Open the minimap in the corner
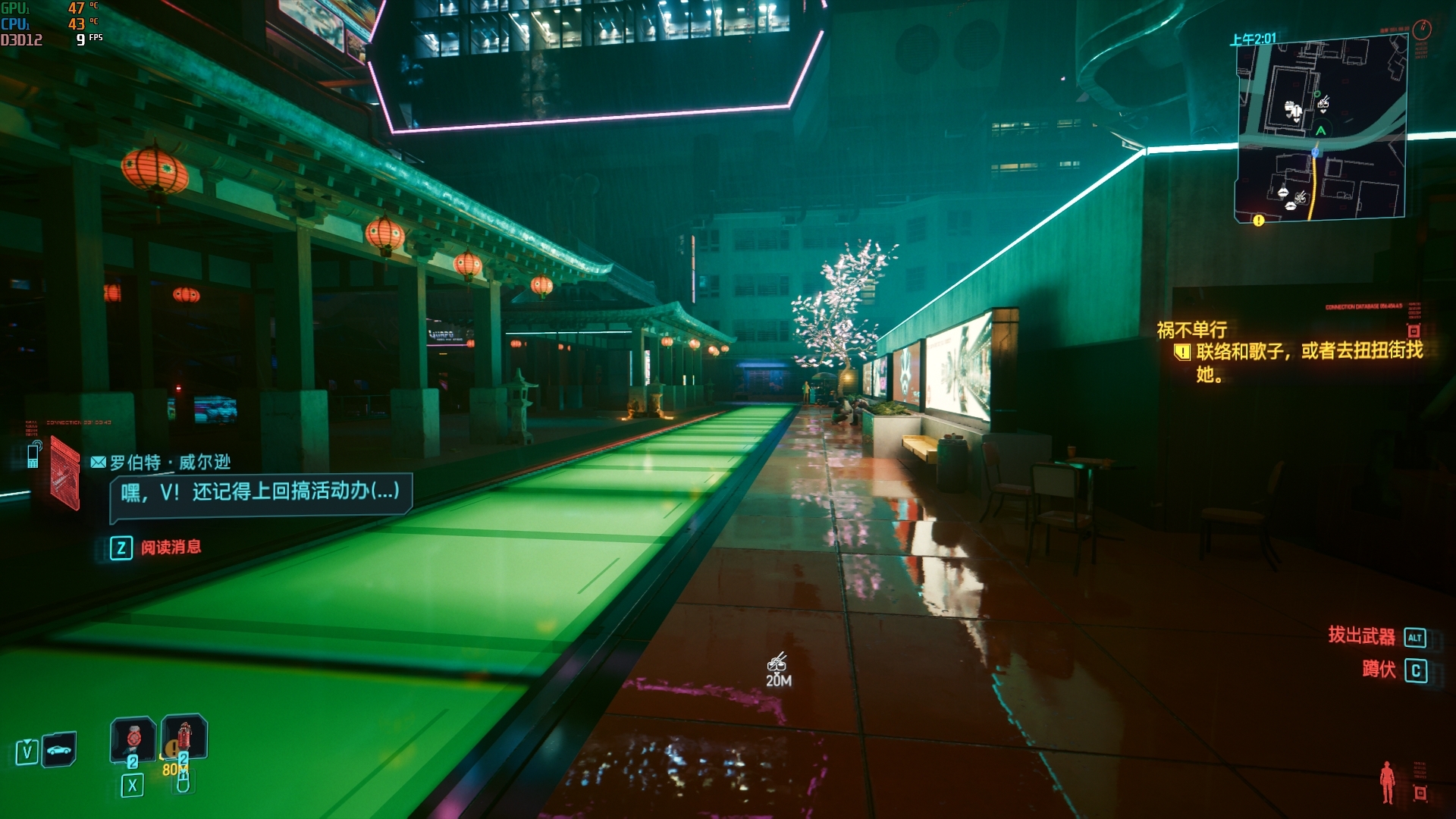The image size is (1456, 819). point(1321,130)
